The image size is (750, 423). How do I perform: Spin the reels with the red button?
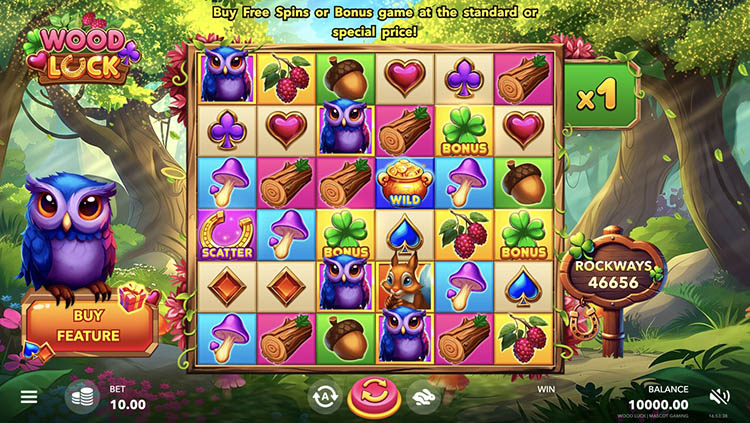coord(373,397)
